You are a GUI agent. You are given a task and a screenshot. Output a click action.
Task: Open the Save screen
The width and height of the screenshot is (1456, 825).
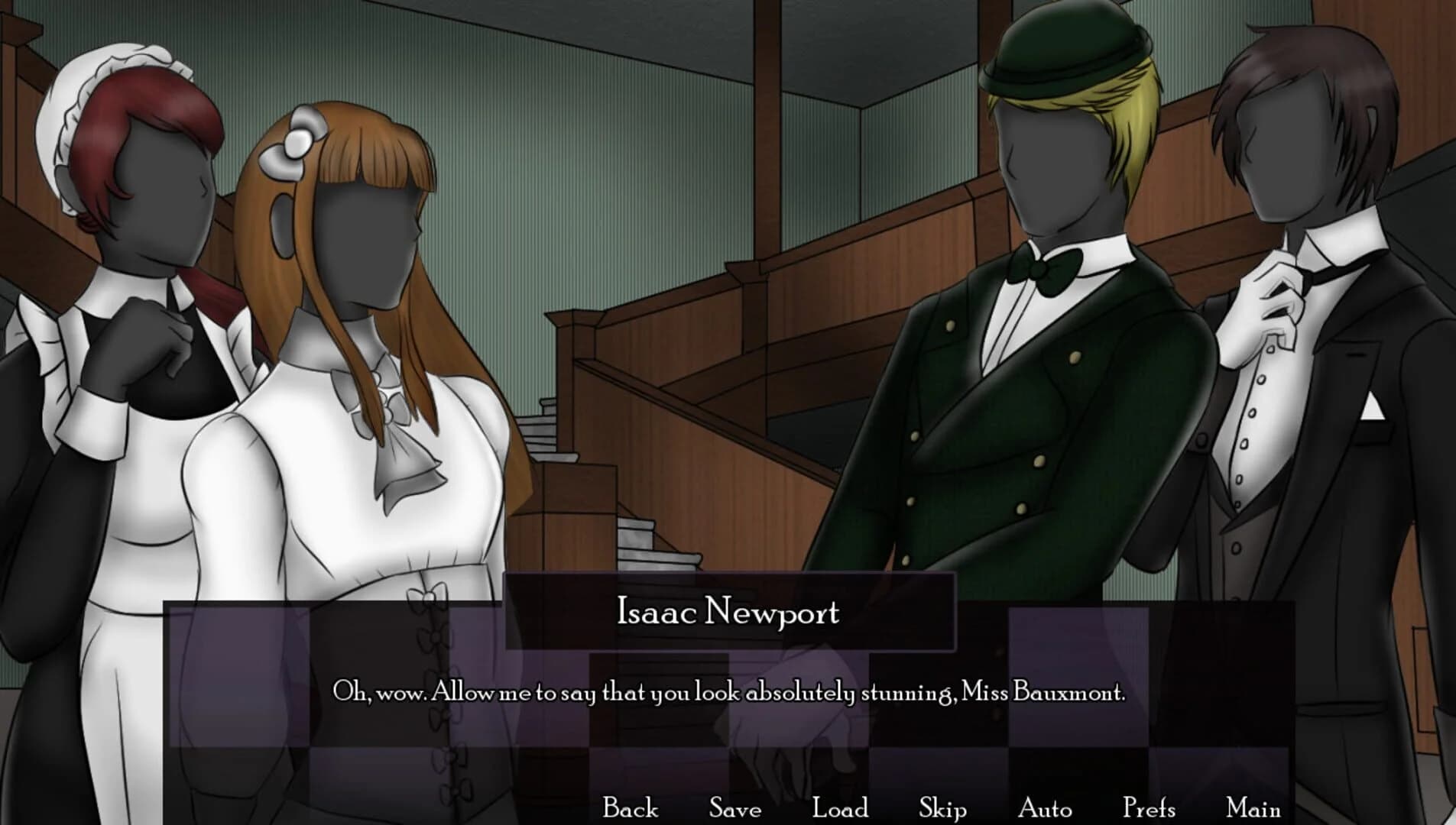pos(734,807)
